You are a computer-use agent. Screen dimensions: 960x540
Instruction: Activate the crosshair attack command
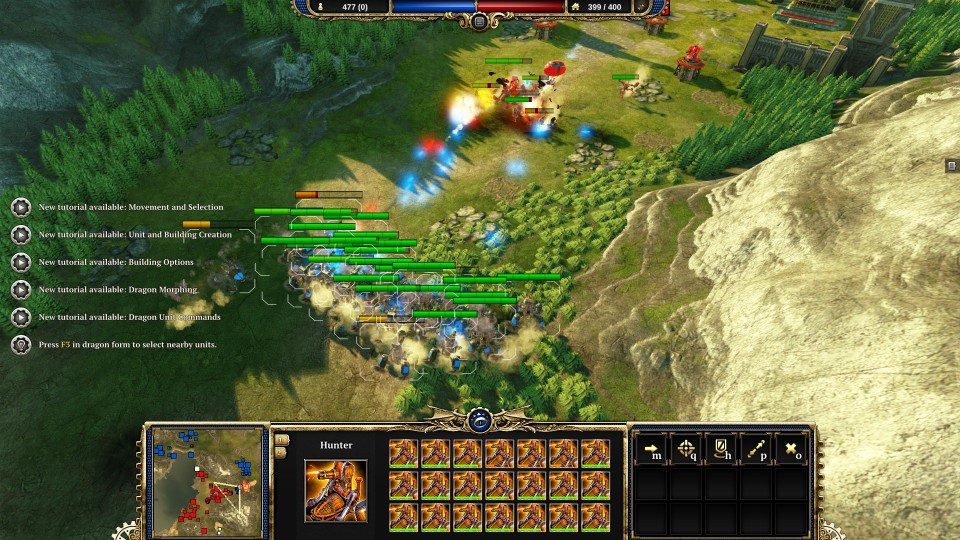point(688,450)
